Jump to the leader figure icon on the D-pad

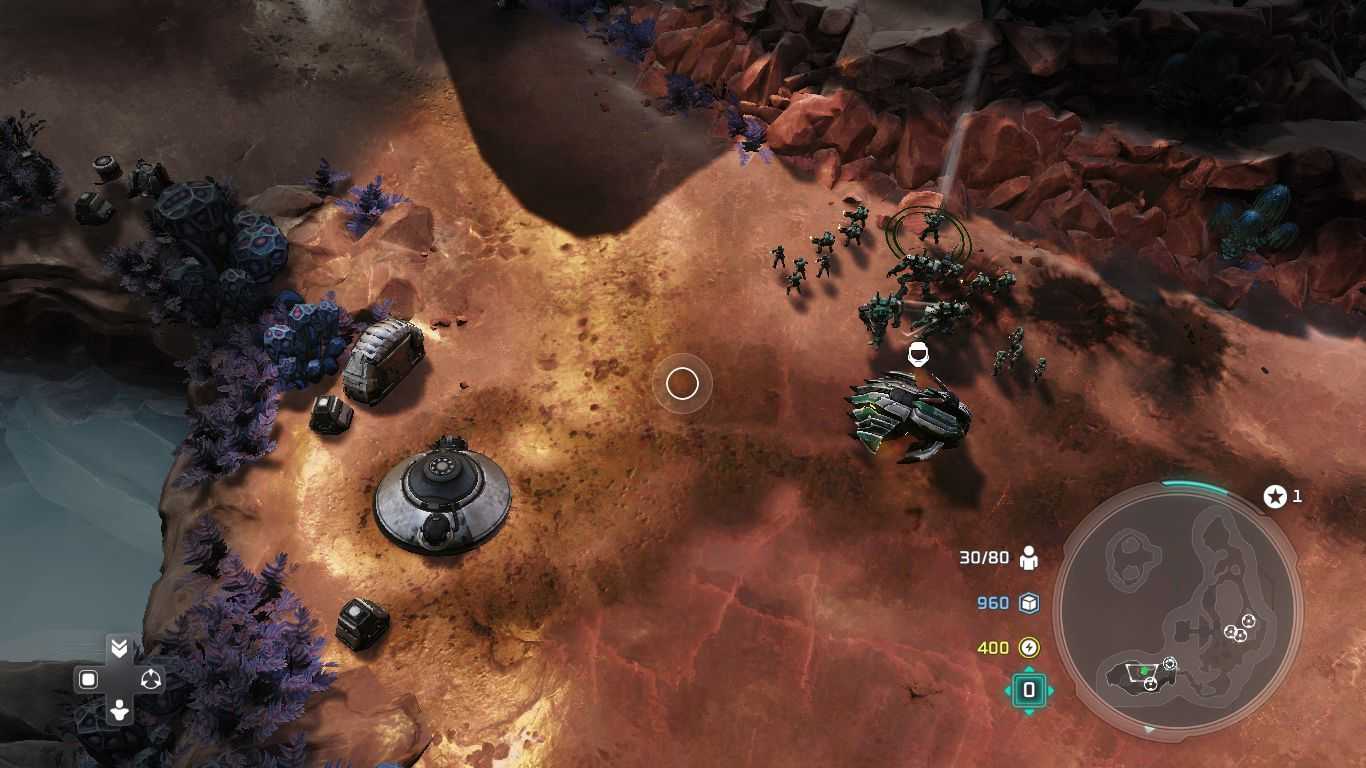point(119,711)
